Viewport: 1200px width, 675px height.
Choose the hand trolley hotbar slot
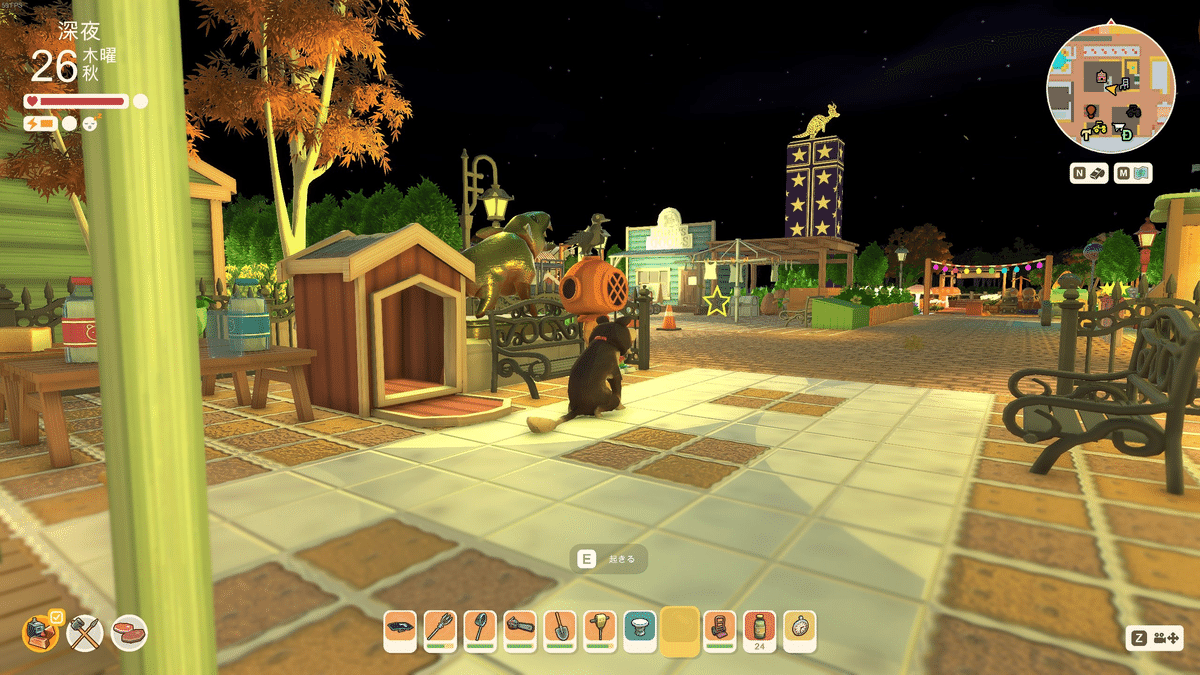[x=720, y=629]
